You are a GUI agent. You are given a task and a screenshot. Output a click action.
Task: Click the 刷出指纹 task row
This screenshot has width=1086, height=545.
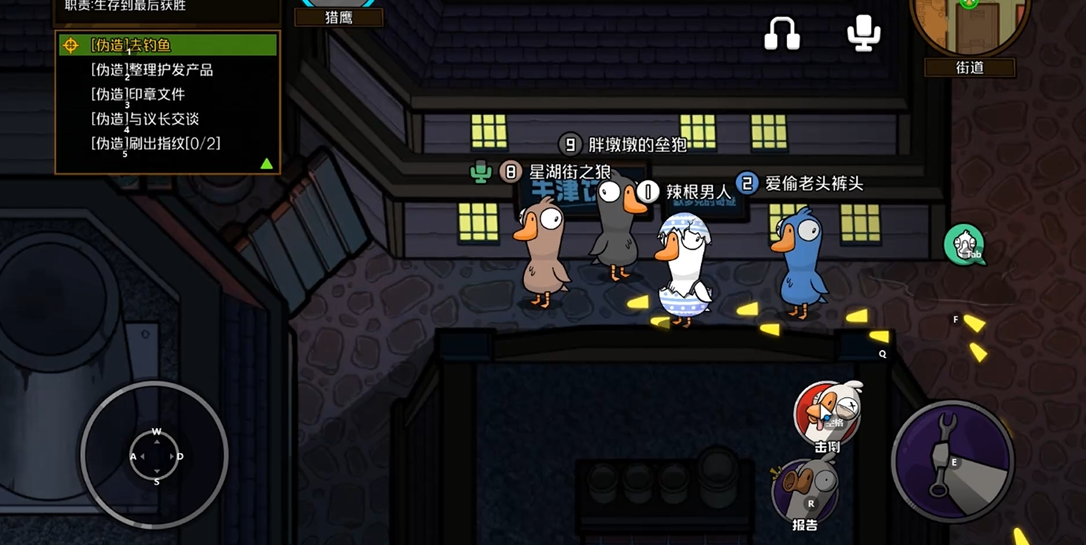tap(156, 143)
